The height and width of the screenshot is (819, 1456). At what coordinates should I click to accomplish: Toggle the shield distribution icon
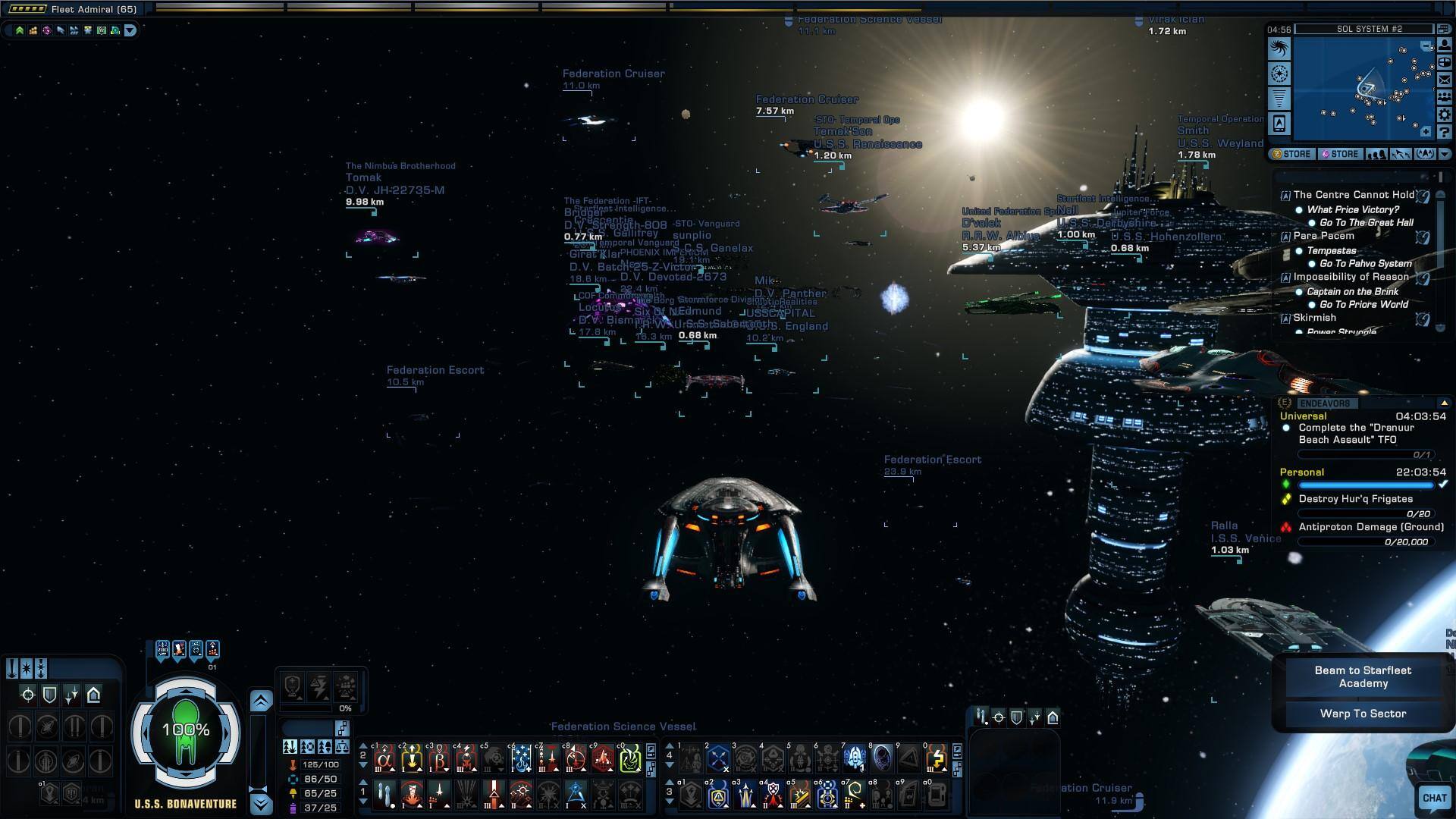click(49, 695)
